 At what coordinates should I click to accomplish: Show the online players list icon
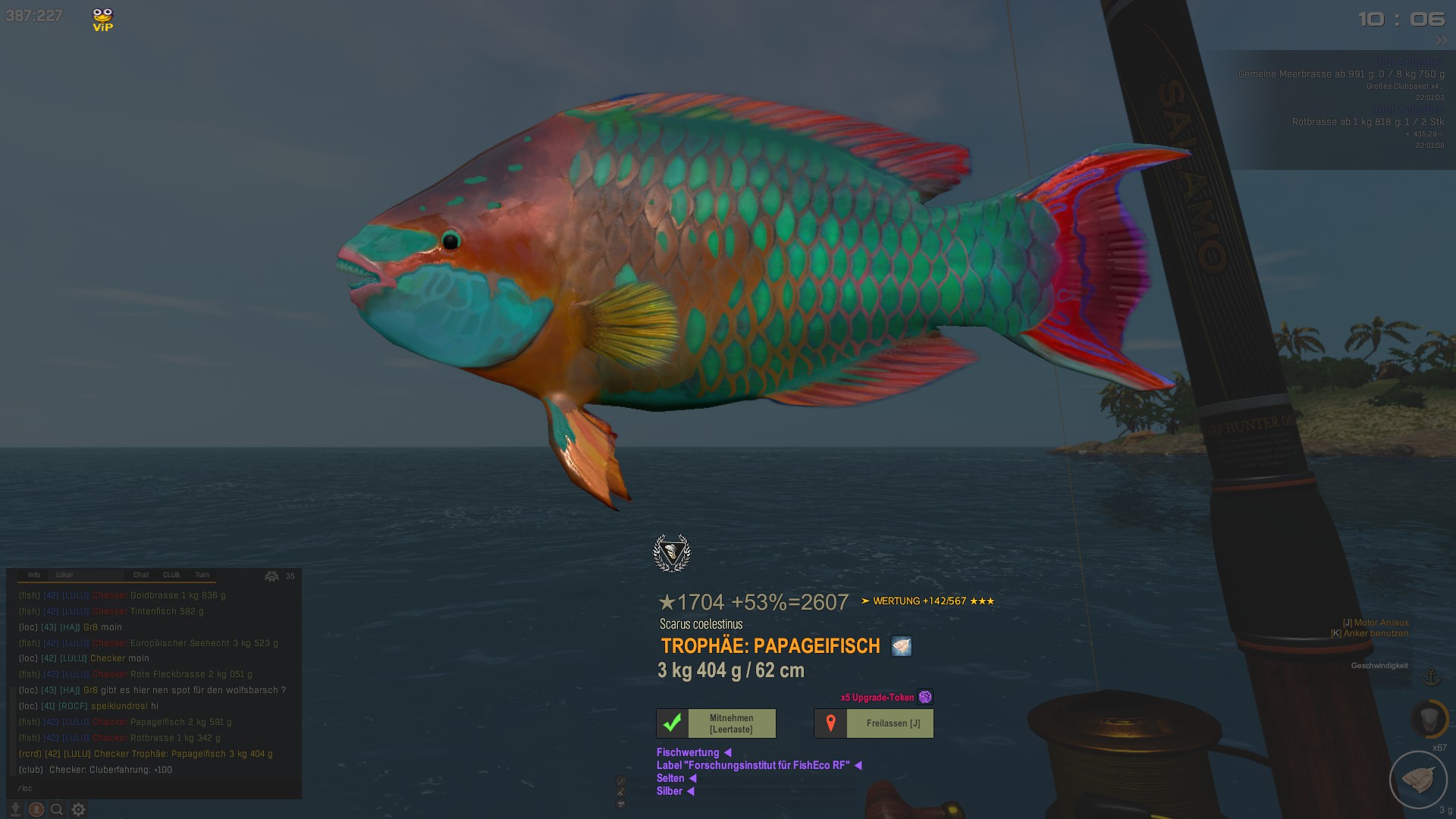(x=271, y=576)
